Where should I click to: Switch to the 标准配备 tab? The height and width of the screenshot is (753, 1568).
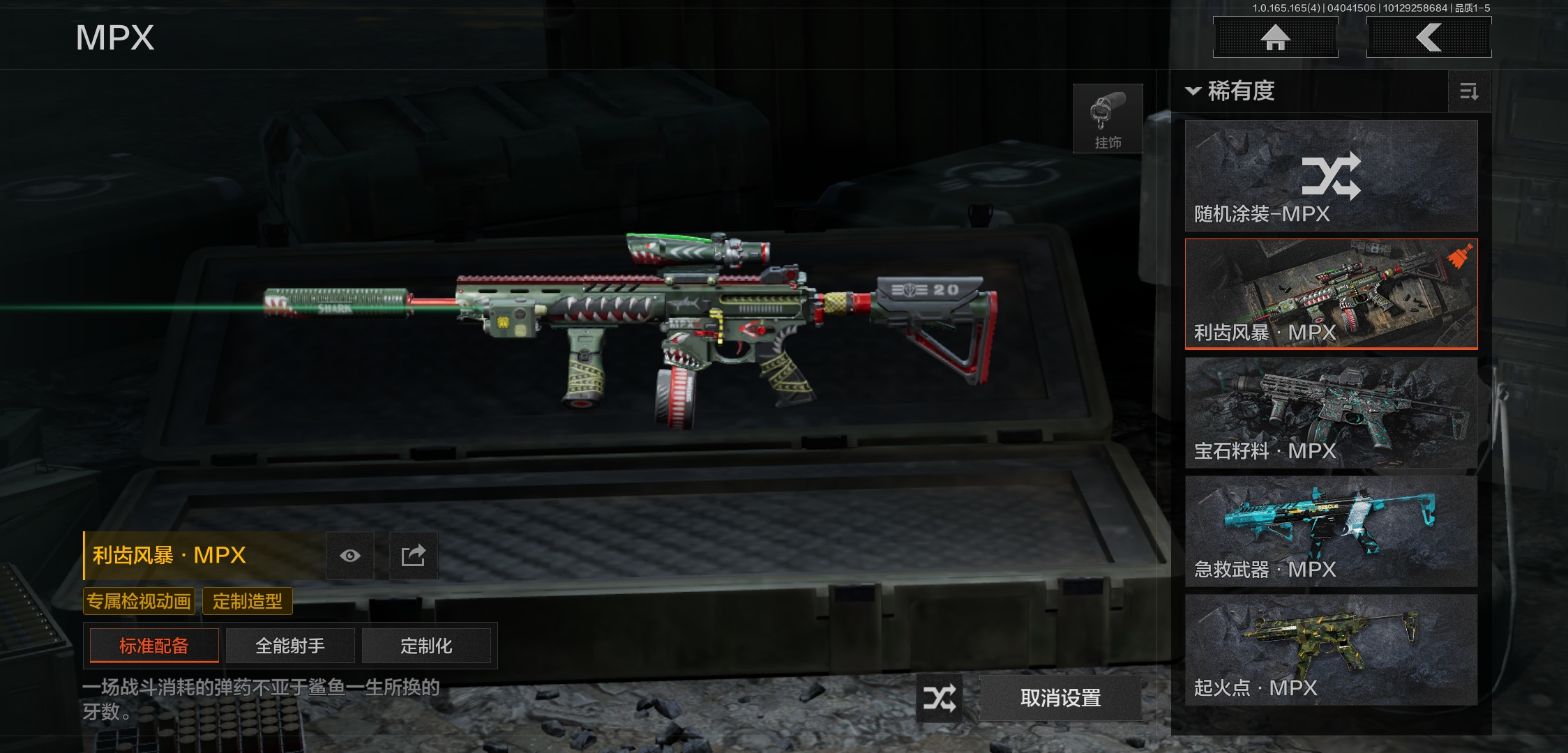(154, 646)
